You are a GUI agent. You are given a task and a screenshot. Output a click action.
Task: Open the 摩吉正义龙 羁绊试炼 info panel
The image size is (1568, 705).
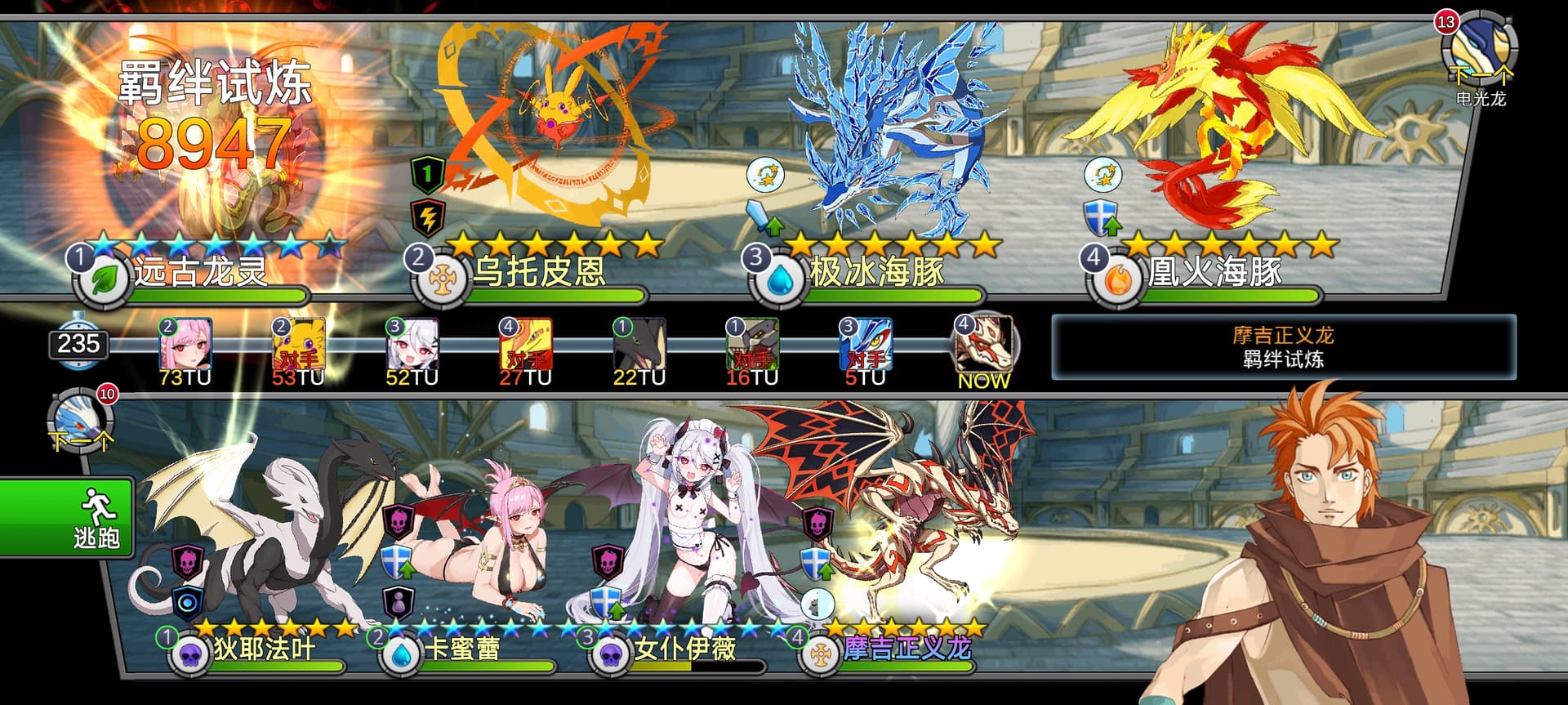click(x=1283, y=347)
